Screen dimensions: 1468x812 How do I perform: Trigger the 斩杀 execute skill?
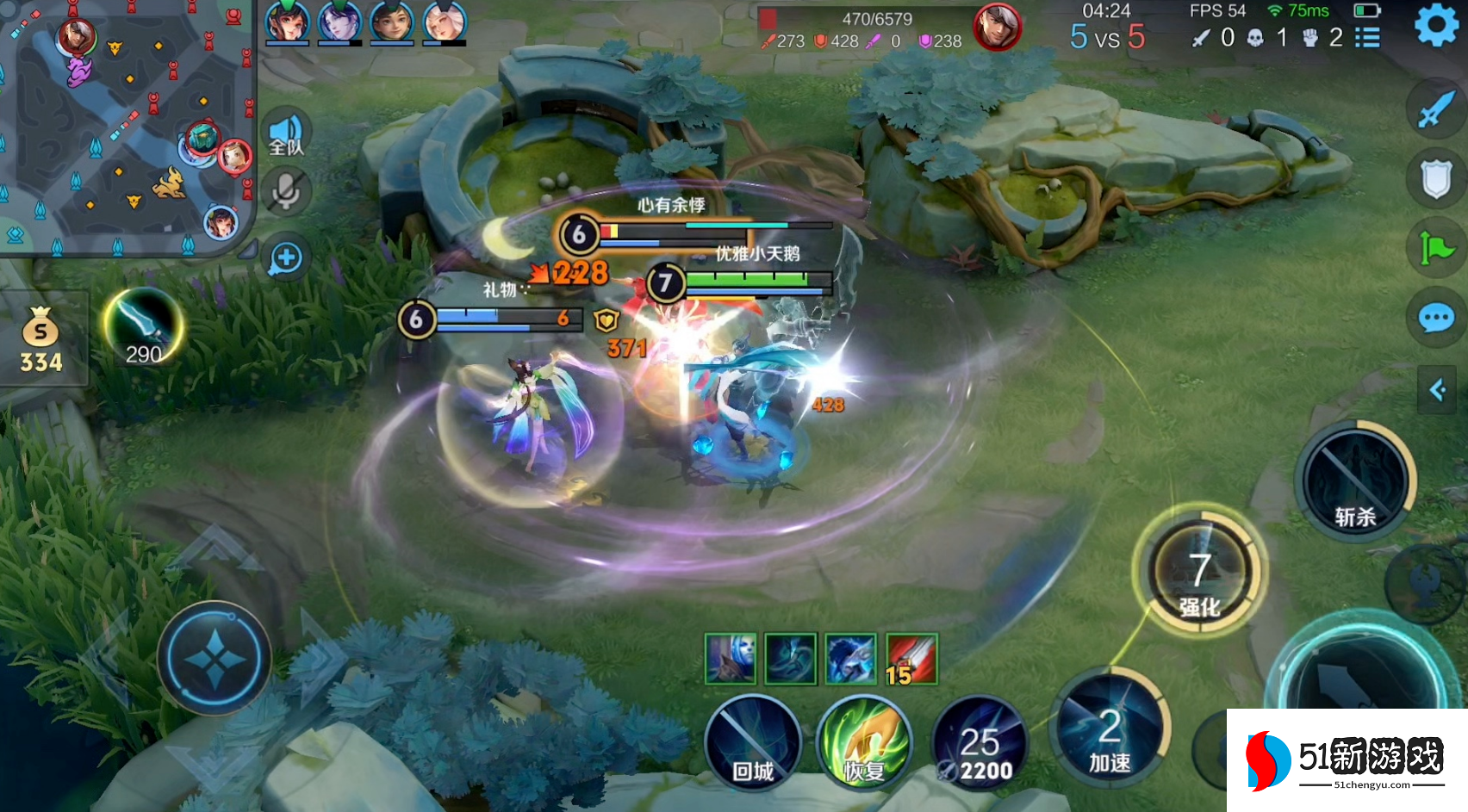click(x=1354, y=482)
